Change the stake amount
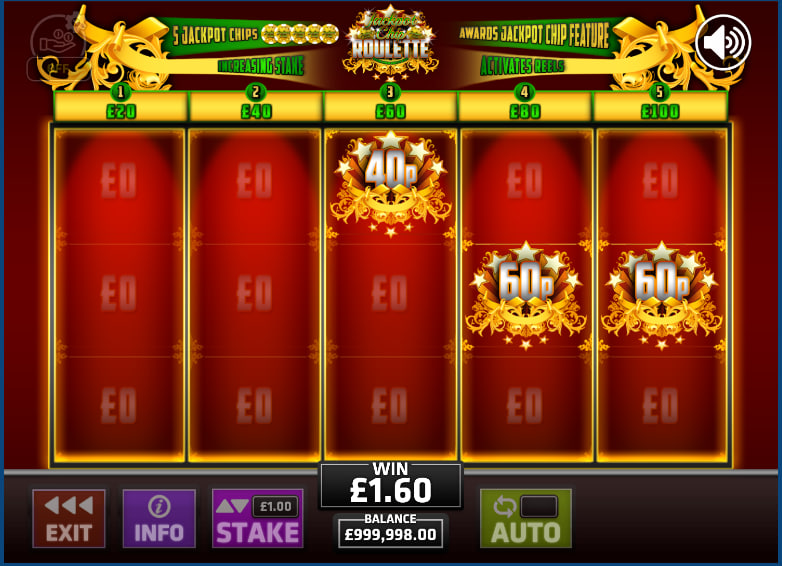The height and width of the screenshot is (566, 787). [x=257, y=518]
